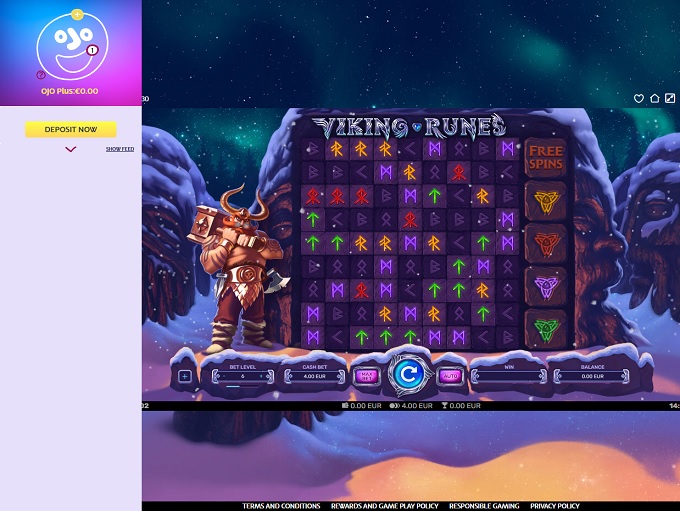
Task: Adjust the Bet Level selector
Action: coord(243,377)
